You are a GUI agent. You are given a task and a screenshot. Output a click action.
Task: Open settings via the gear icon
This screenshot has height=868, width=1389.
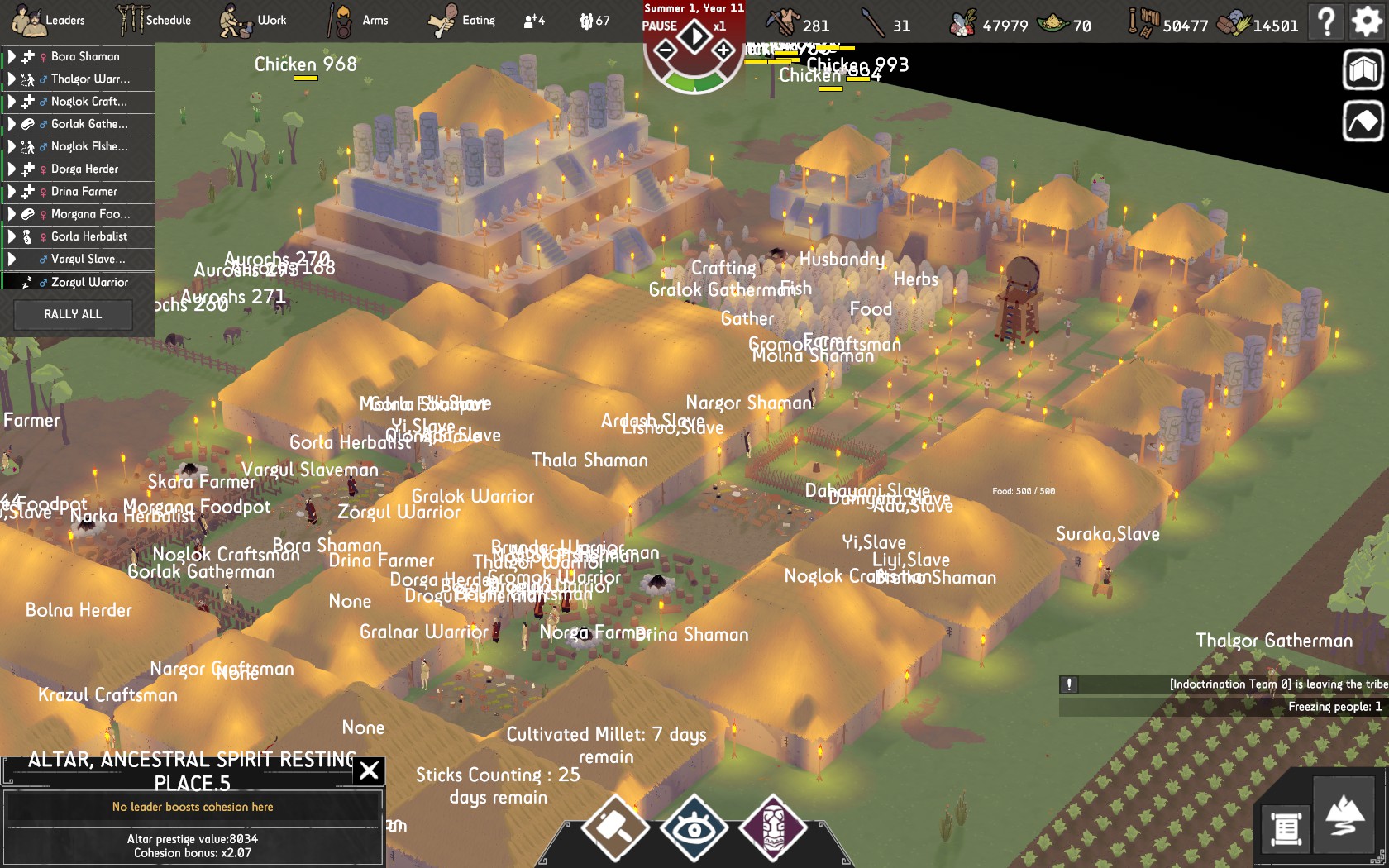coord(1367,21)
